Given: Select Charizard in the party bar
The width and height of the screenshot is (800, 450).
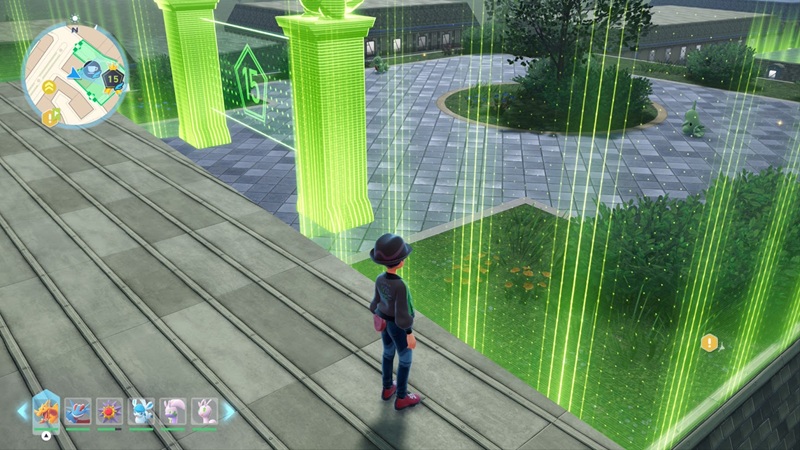Looking at the screenshot, I should click(x=47, y=411).
